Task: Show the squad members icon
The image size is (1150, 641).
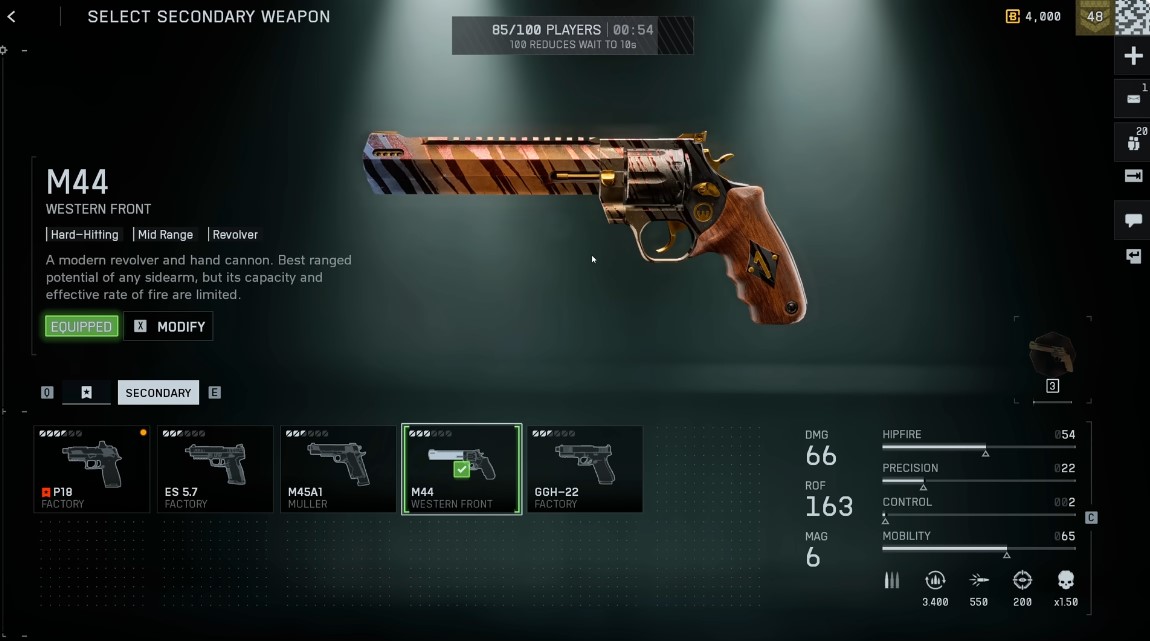Action: 1133,142
